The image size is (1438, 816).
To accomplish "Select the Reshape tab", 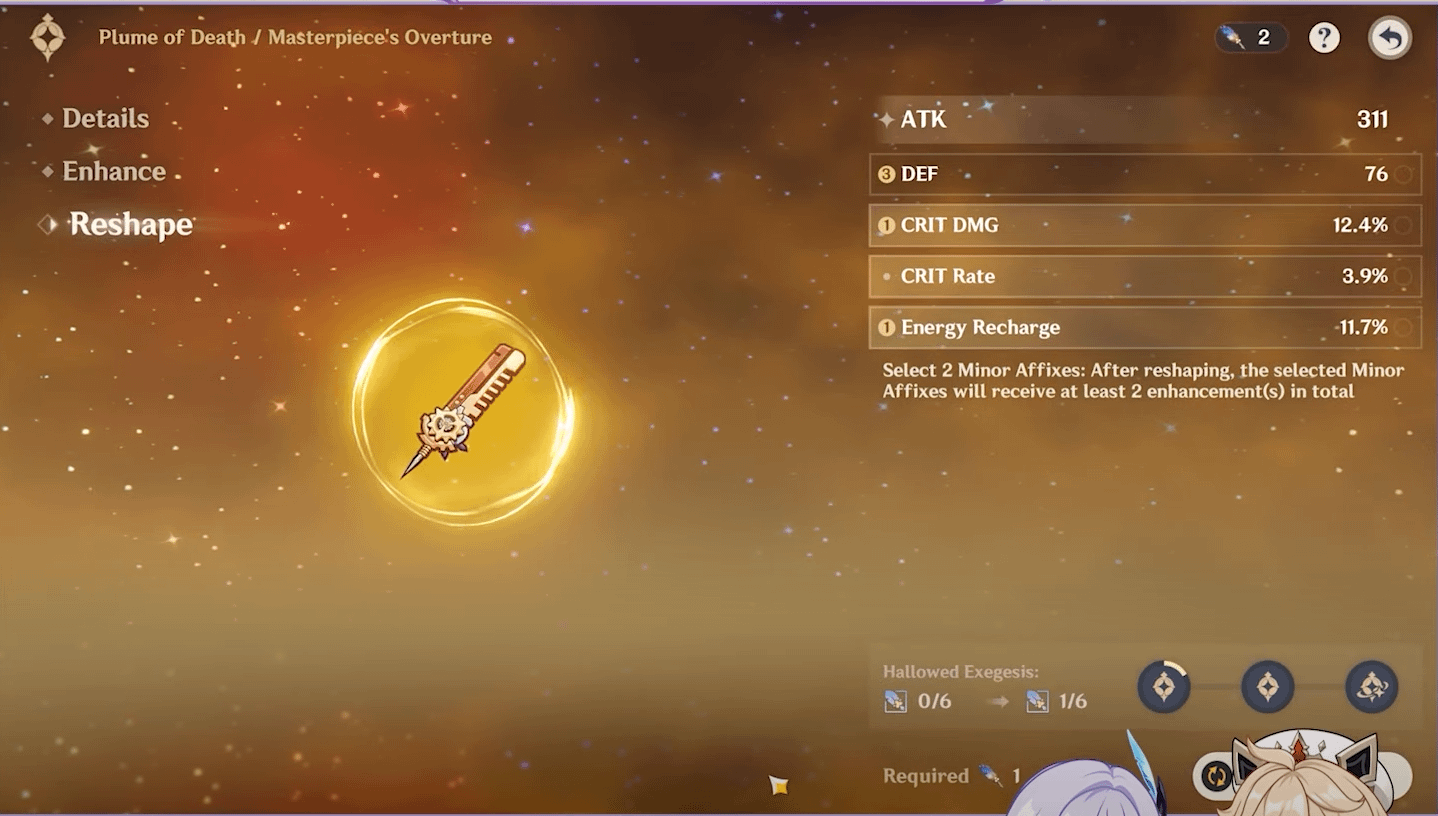I will click(x=130, y=224).
